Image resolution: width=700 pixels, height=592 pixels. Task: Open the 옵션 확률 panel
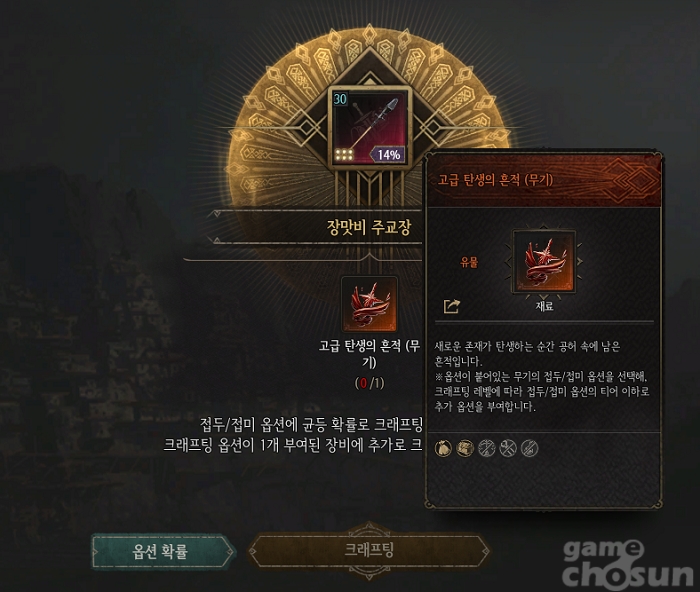click(x=160, y=551)
